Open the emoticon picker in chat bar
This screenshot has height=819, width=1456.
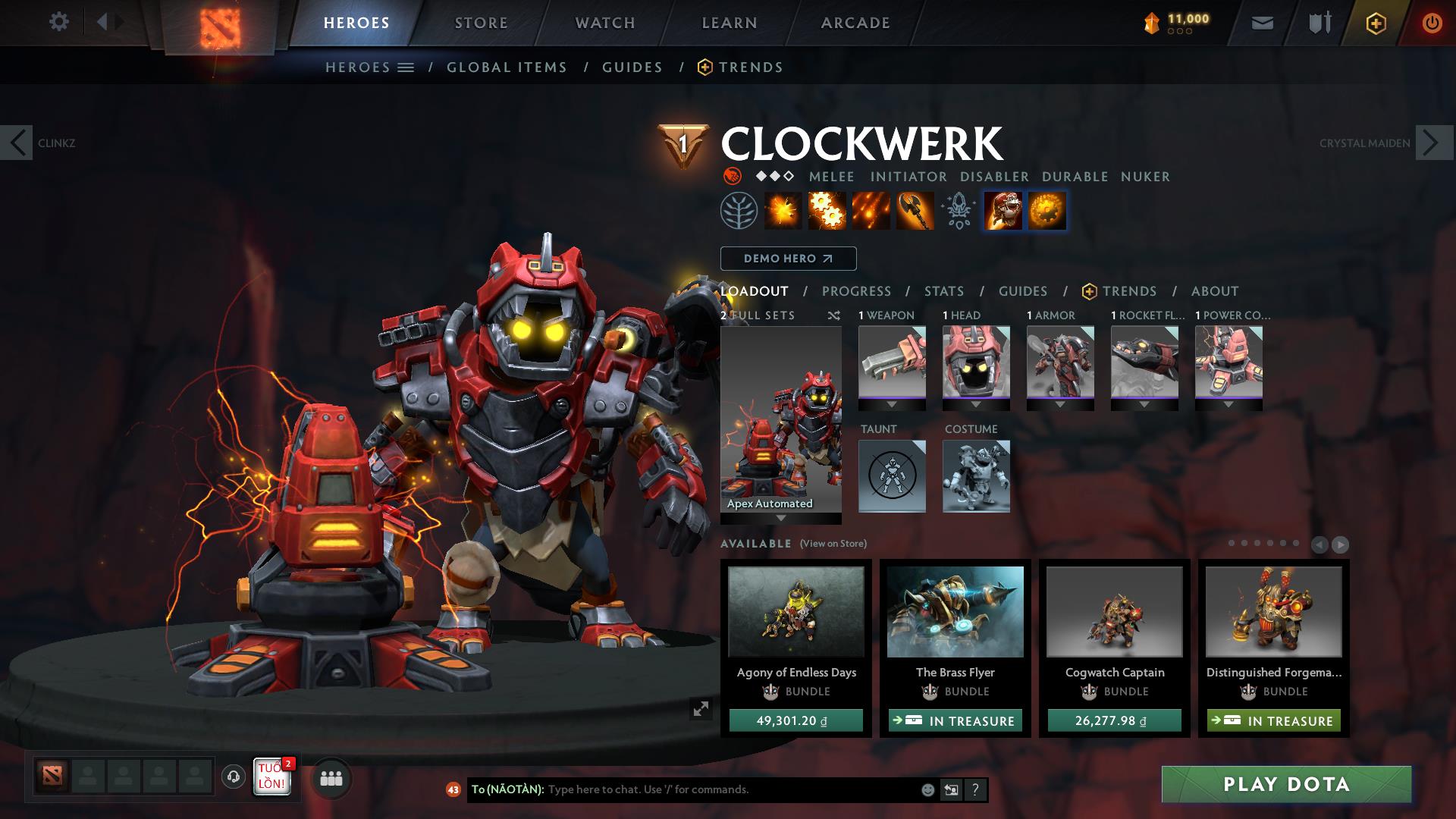pyautogui.click(x=927, y=789)
